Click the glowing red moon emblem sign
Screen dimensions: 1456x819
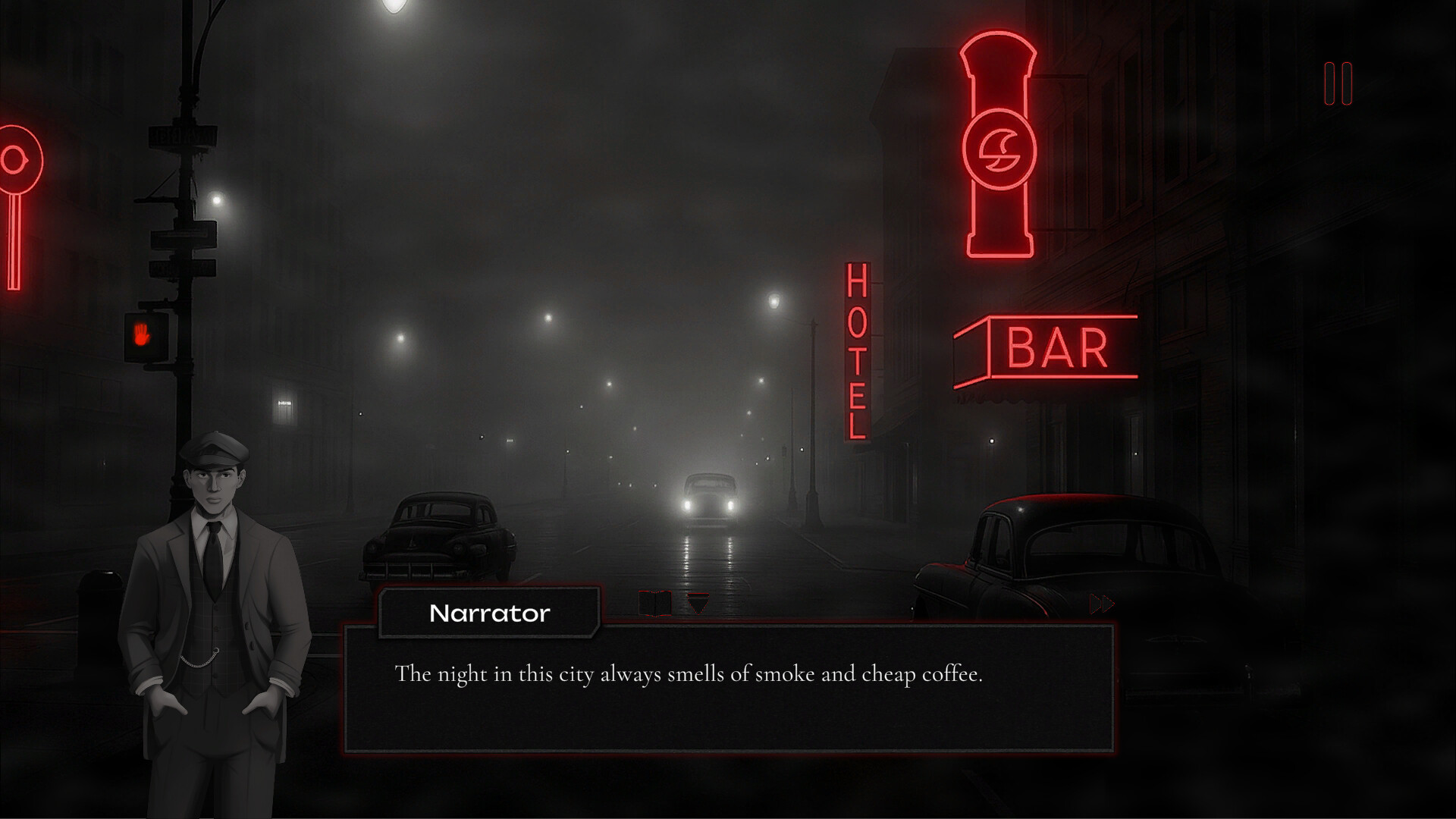click(1000, 148)
